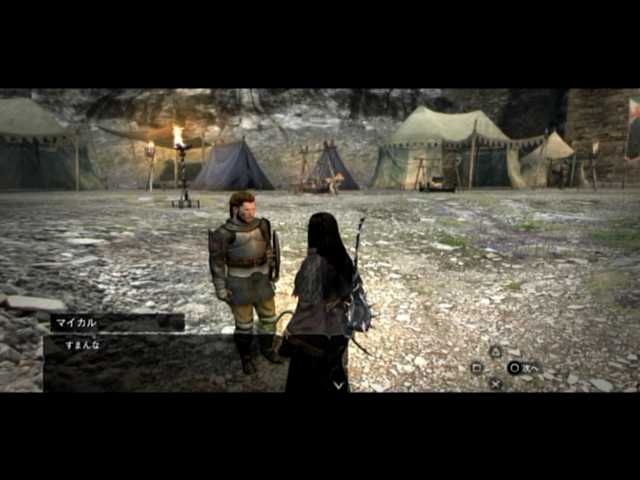Advance the dialogue with the down-arrow indicator
640x480 pixels.
click(x=338, y=383)
